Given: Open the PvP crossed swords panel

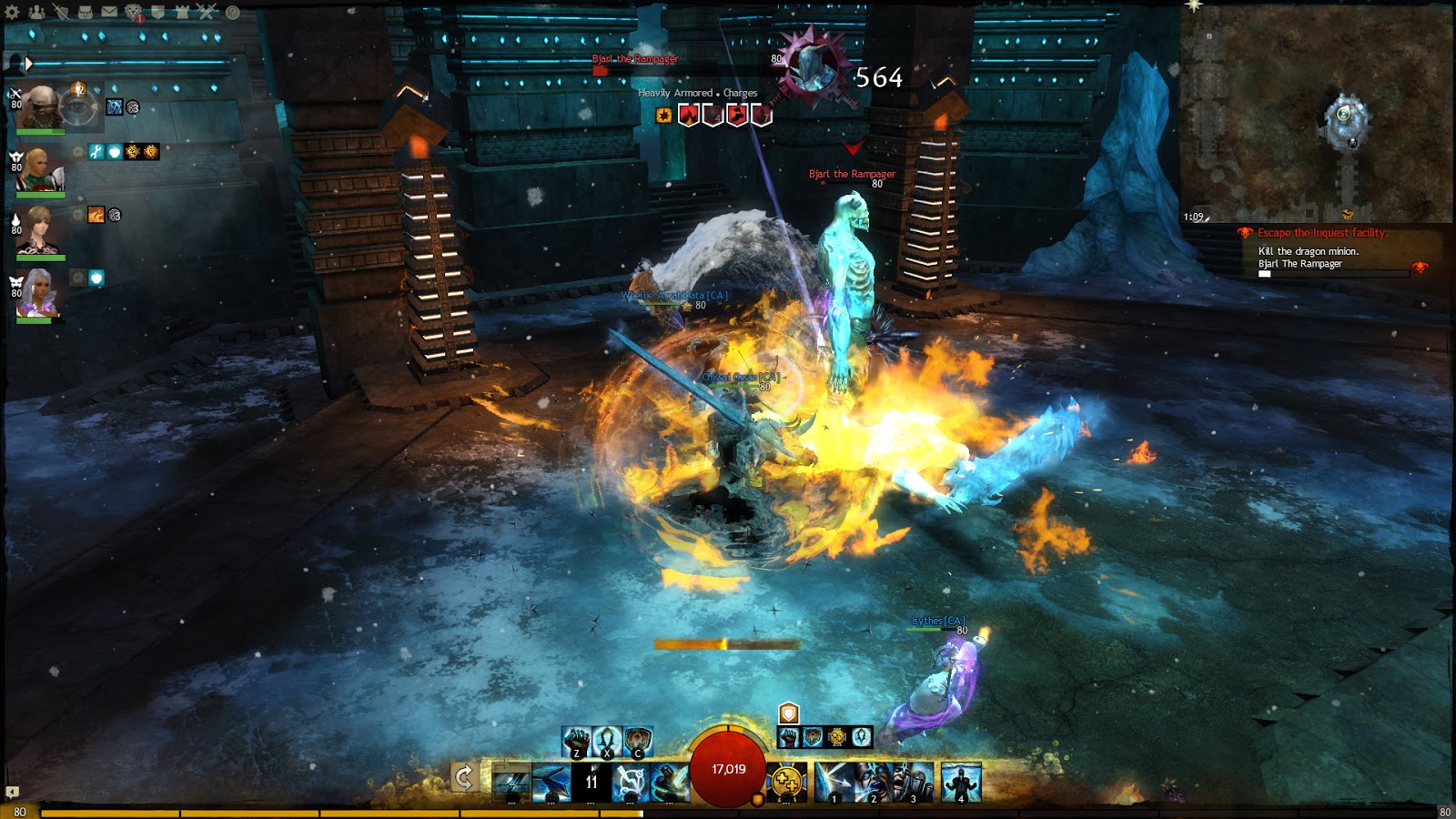Looking at the screenshot, I should [x=207, y=12].
